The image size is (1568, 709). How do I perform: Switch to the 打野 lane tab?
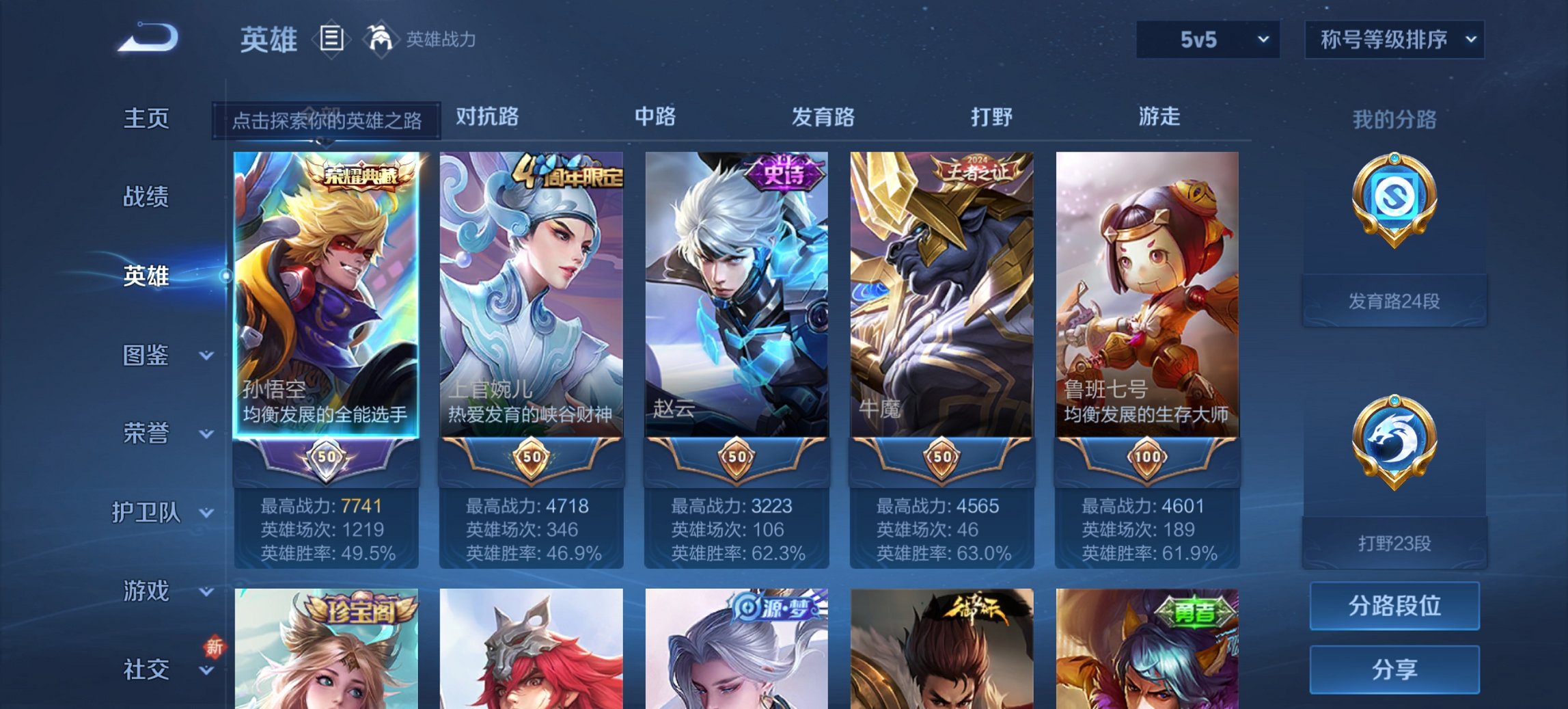pos(993,117)
